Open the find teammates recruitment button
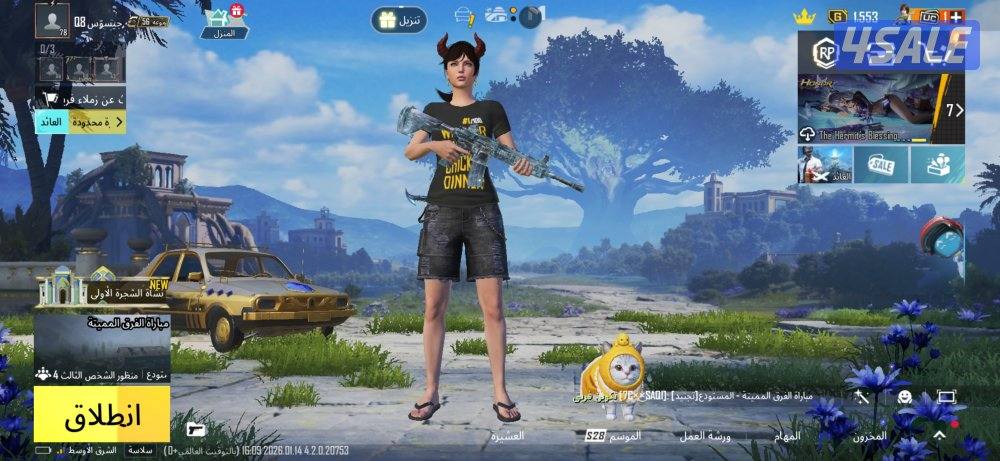The image size is (1000, 461). (x=80, y=98)
